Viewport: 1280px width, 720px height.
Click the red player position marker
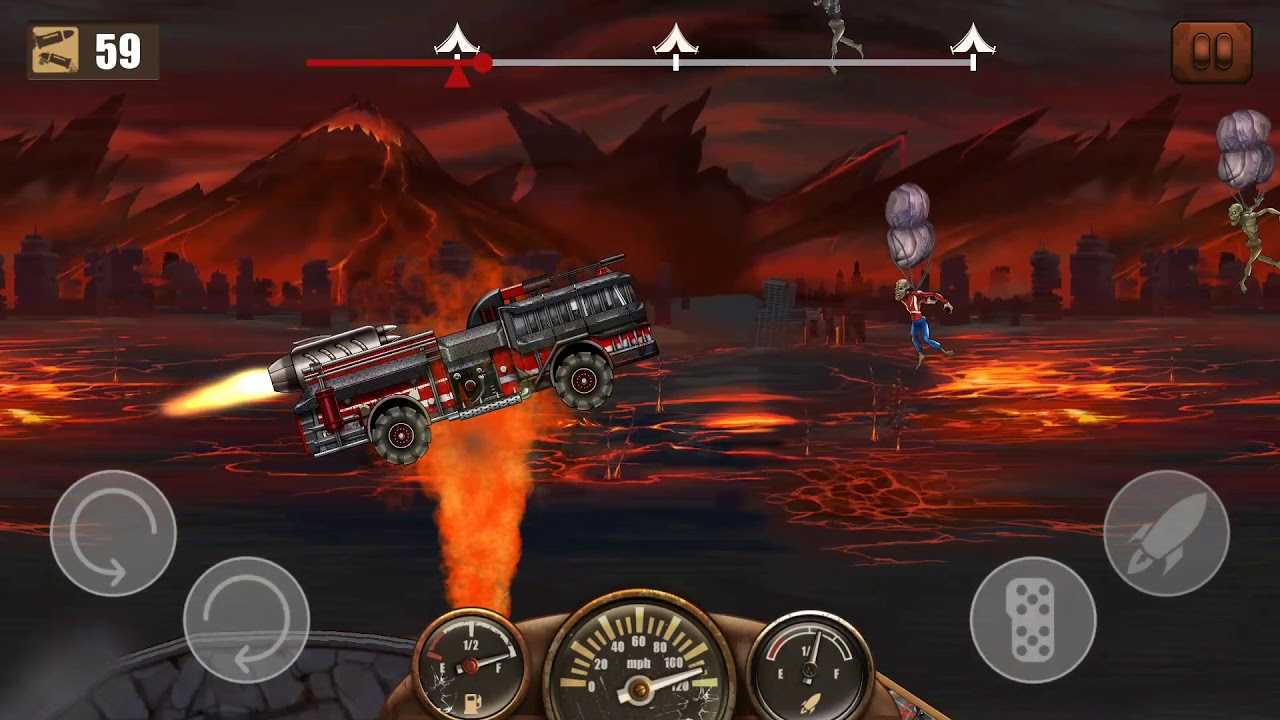tap(482, 62)
